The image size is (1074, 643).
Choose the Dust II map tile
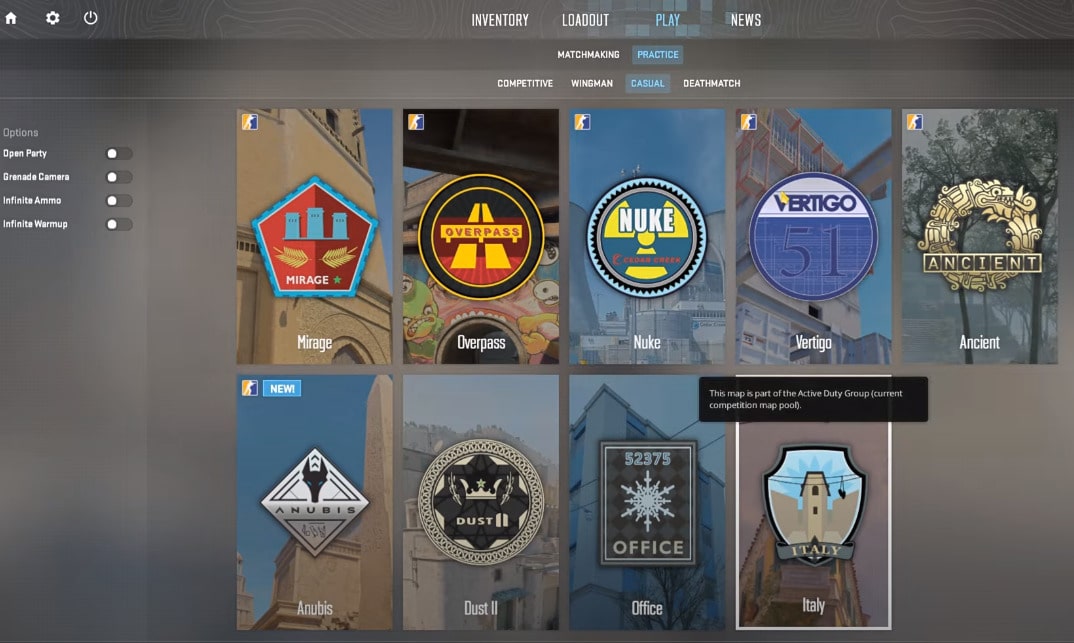coord(481,502)
